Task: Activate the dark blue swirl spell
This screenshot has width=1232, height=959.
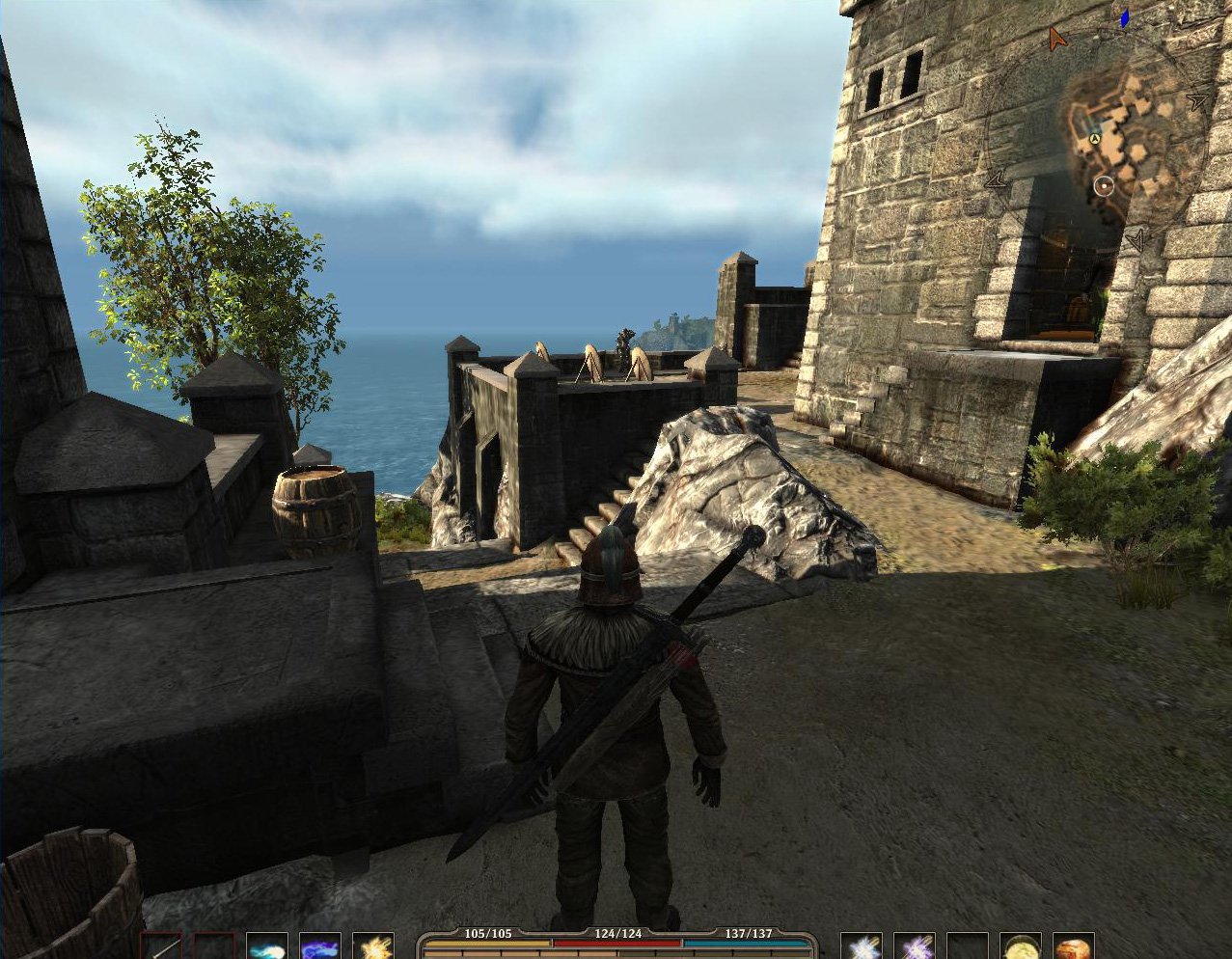Action: (x=319, y=947)
